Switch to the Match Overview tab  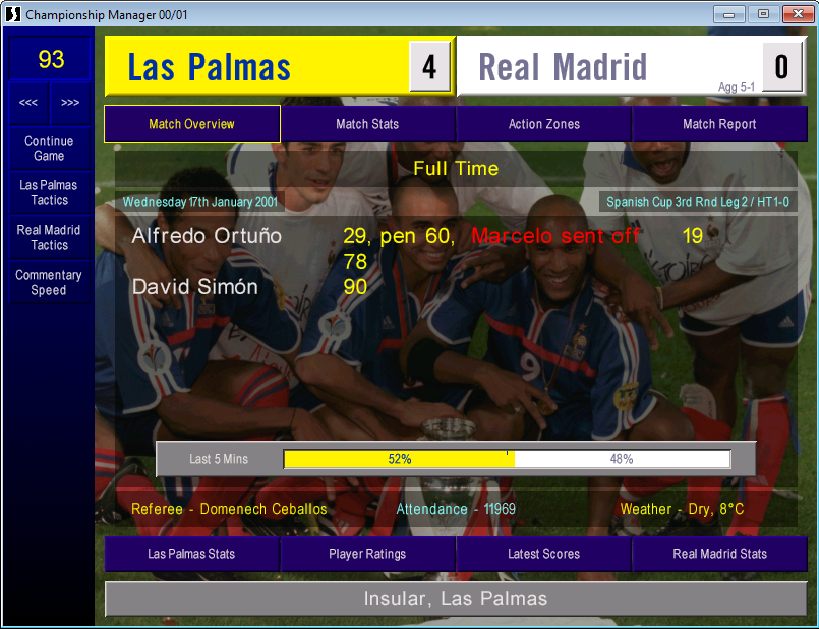(192, 124)
